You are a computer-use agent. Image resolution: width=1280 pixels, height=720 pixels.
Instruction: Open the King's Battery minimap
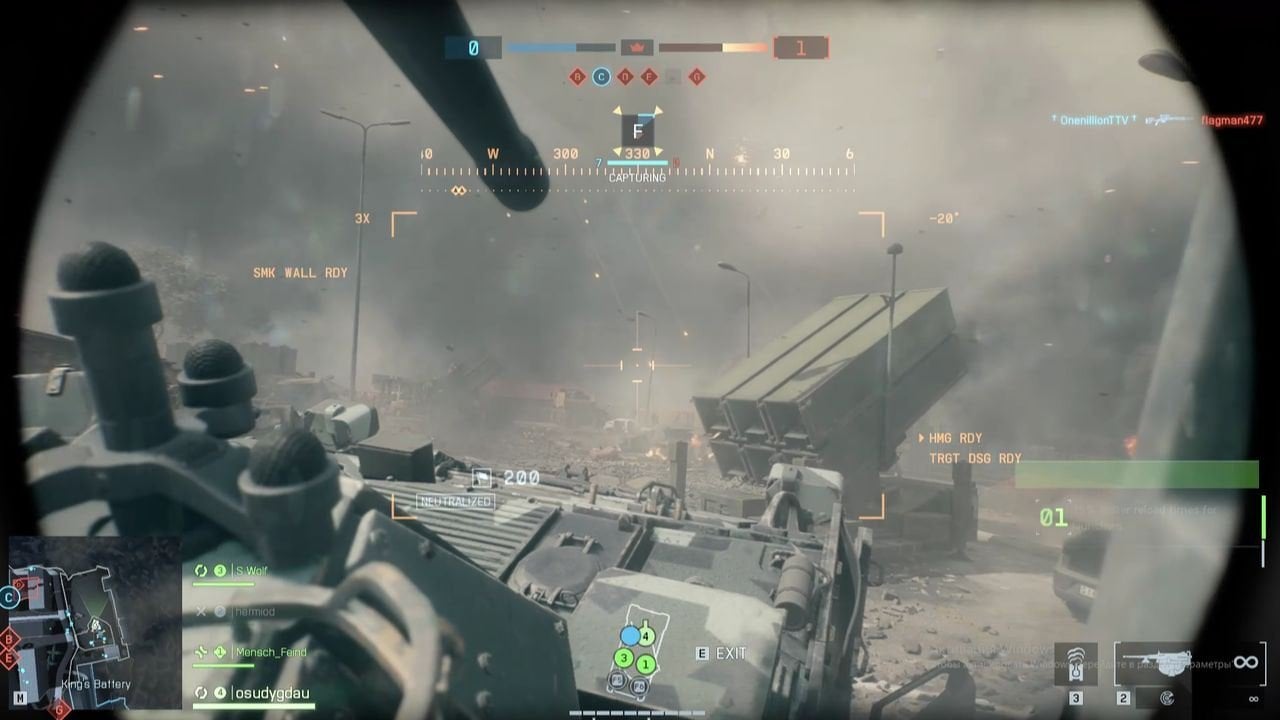click(95, 622)
